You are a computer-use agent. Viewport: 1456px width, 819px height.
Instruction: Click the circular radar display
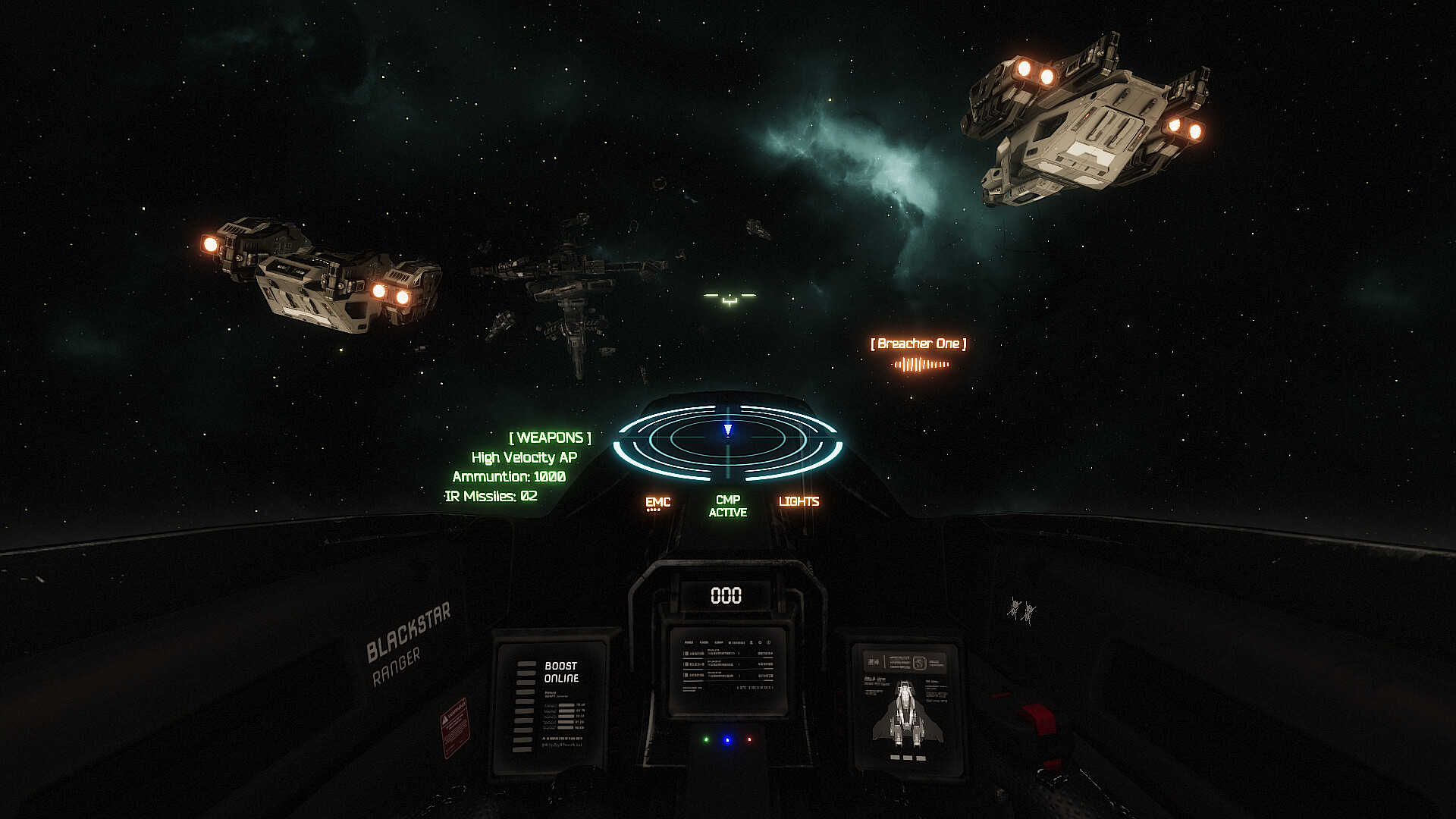[x=727, y=443]
